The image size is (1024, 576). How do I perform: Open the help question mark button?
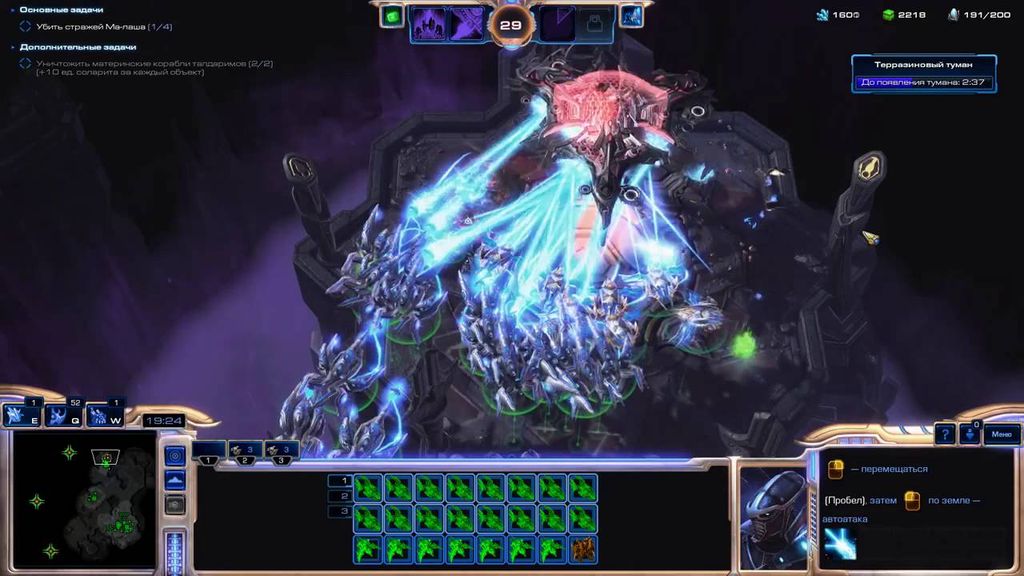pos(944,434)
